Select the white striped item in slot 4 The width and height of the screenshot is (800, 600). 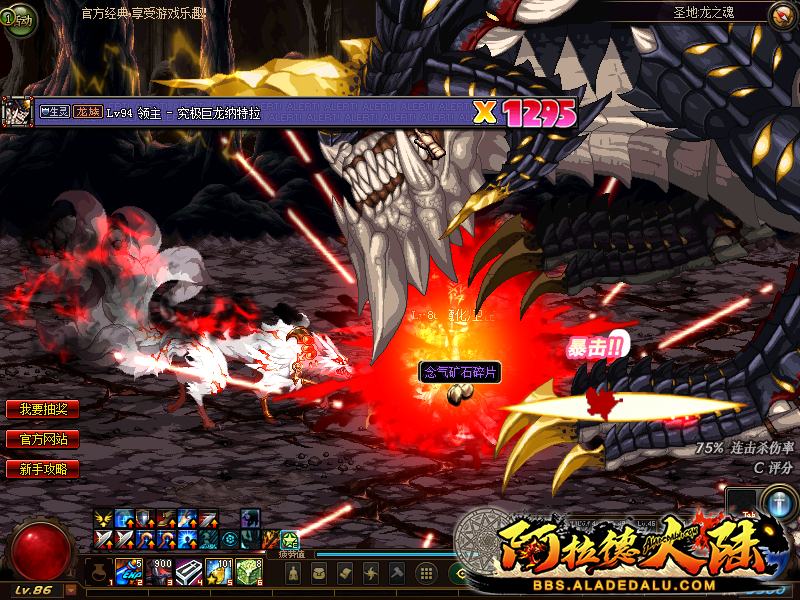pyautogui.click(x=189, y=572)
